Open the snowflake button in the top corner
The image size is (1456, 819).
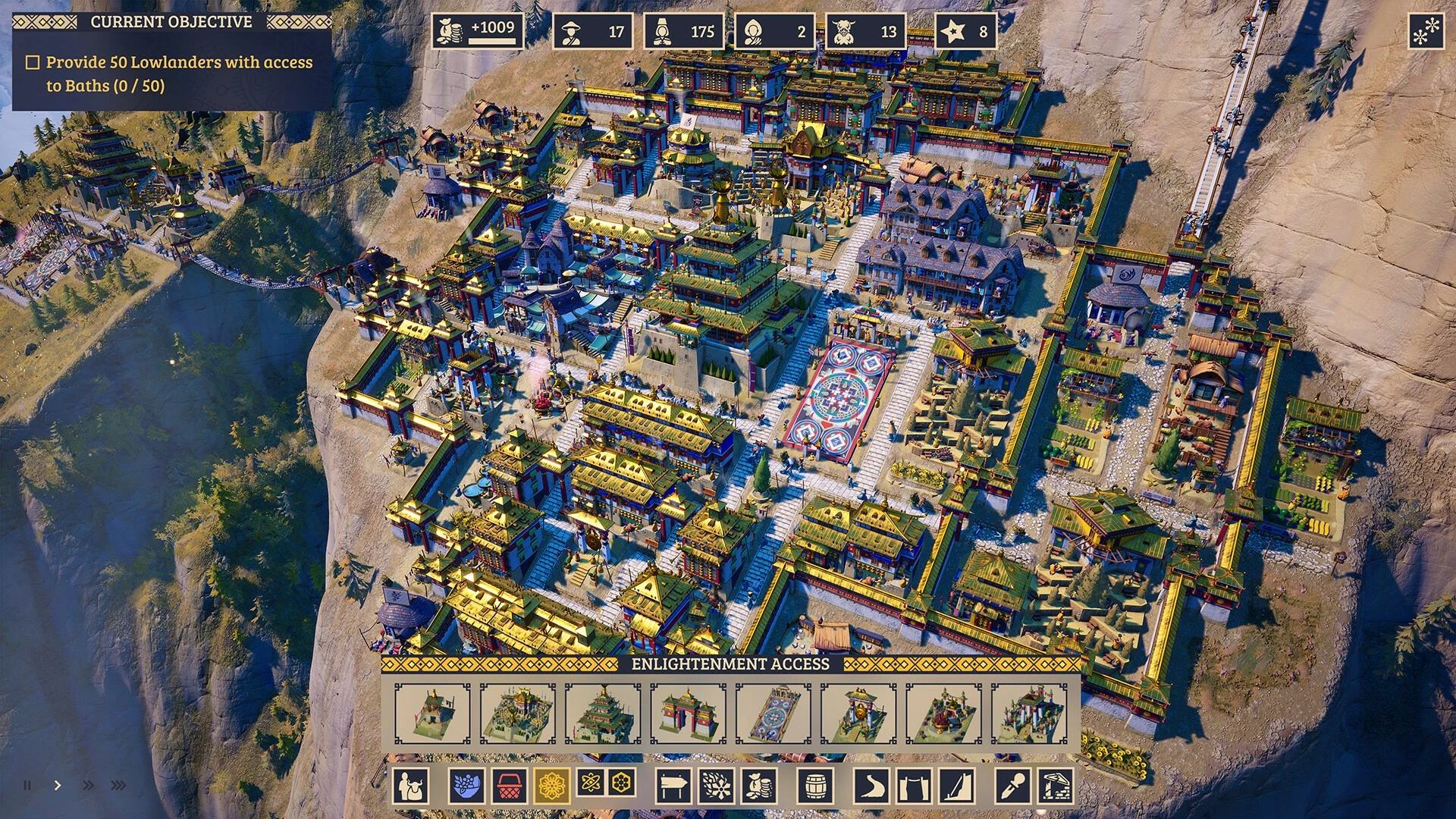pos(1426,32)
